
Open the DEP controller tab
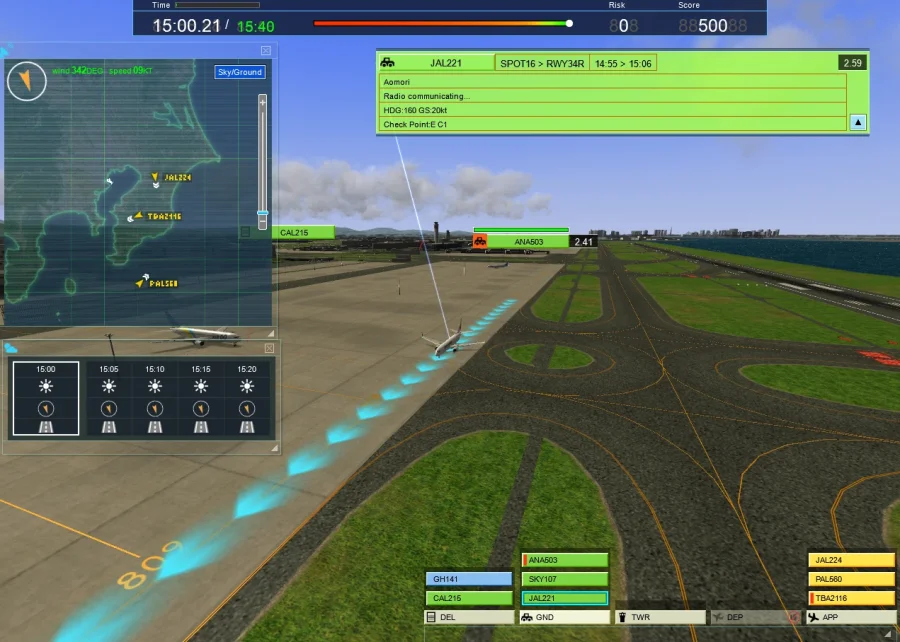pos(755,617)
